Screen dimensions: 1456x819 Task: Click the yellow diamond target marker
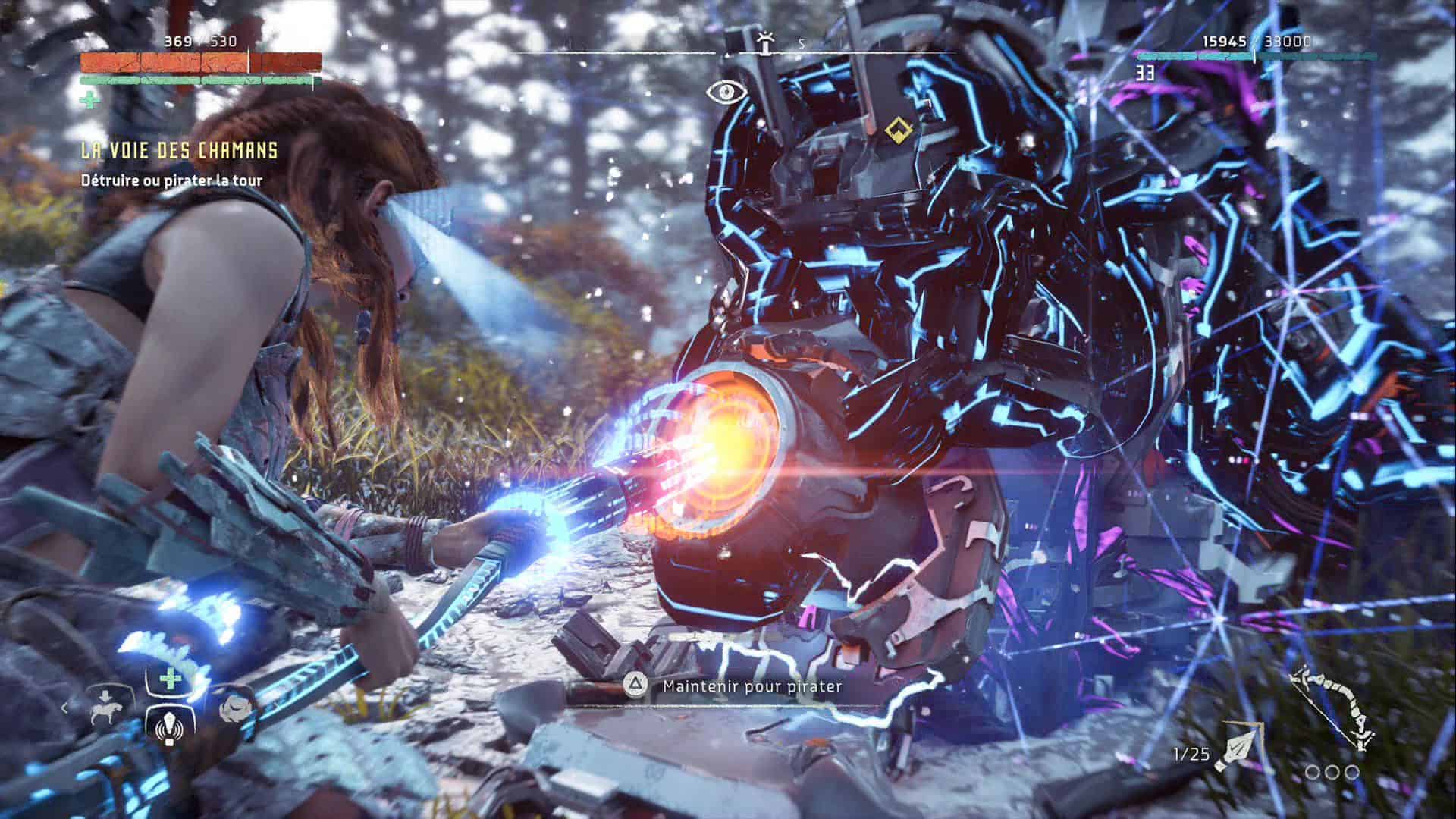coord(896,130)
